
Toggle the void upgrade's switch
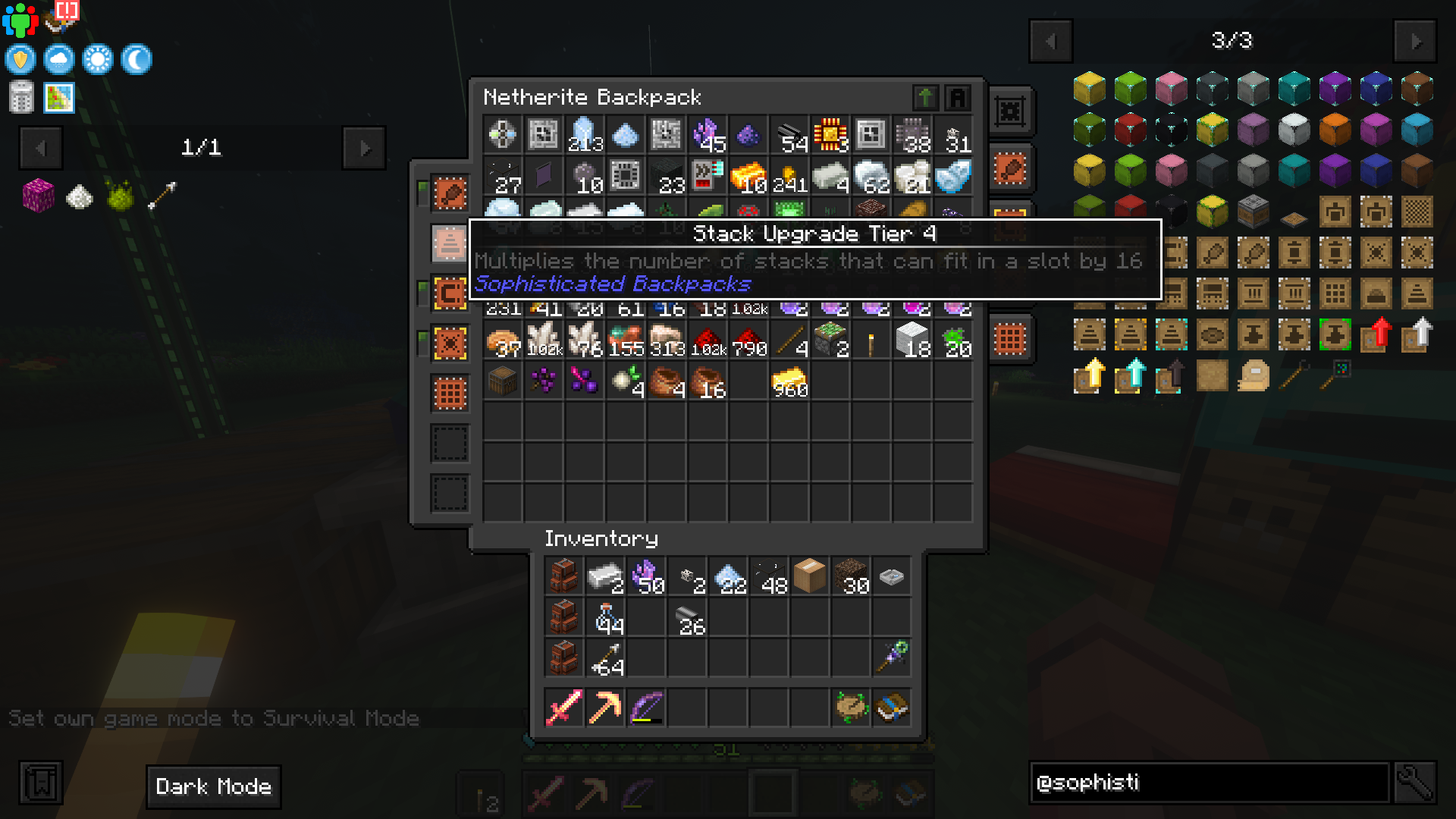click(x=425, y=336)
